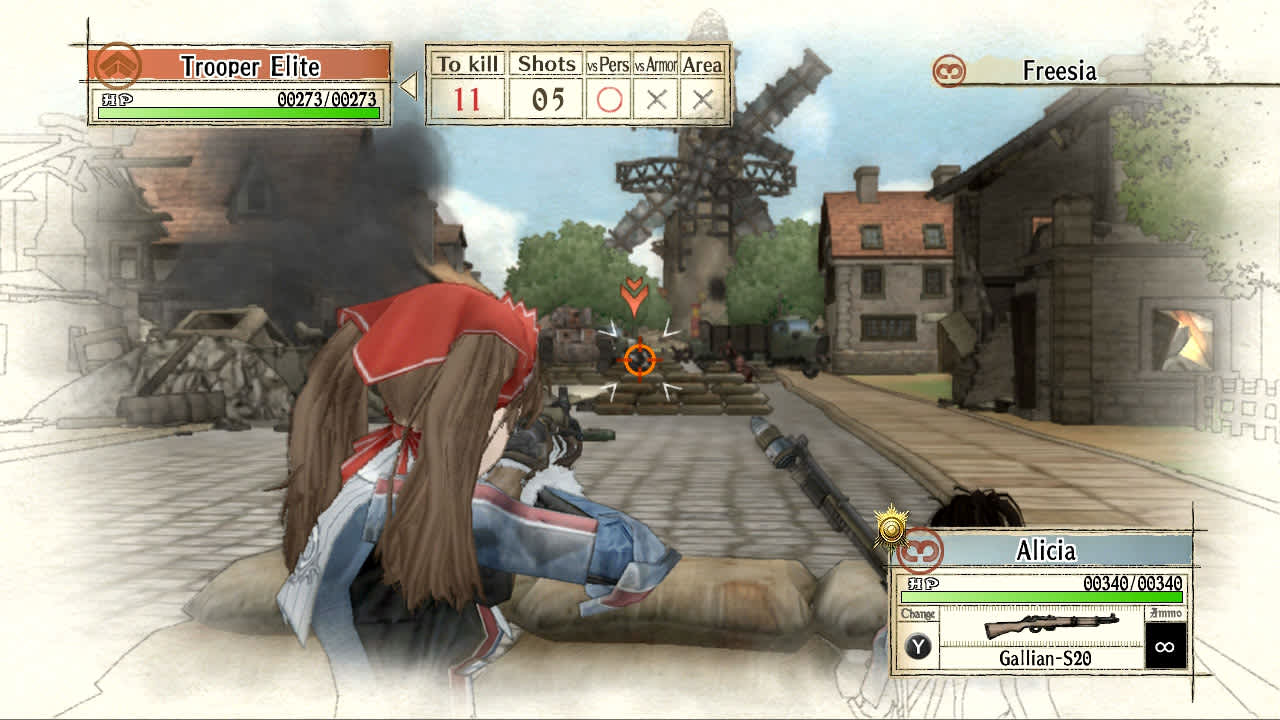This screenshot has width=1280, height=720.
Task: Toggle the X mark under vs Armor
Action: pos(657,98)
